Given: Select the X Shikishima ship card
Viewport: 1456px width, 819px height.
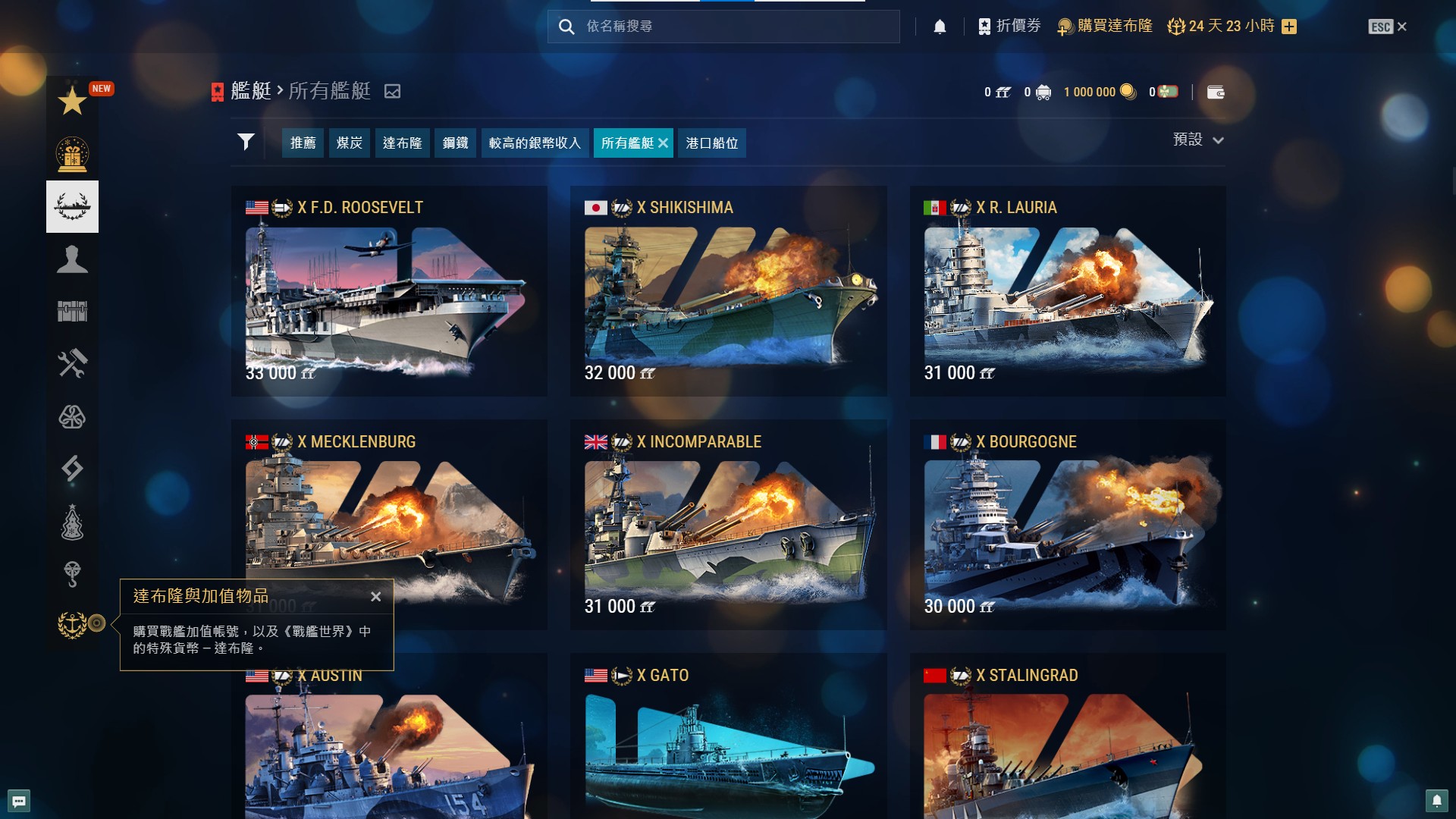Looking at the screenshot, I should click(x=728, y=292).
